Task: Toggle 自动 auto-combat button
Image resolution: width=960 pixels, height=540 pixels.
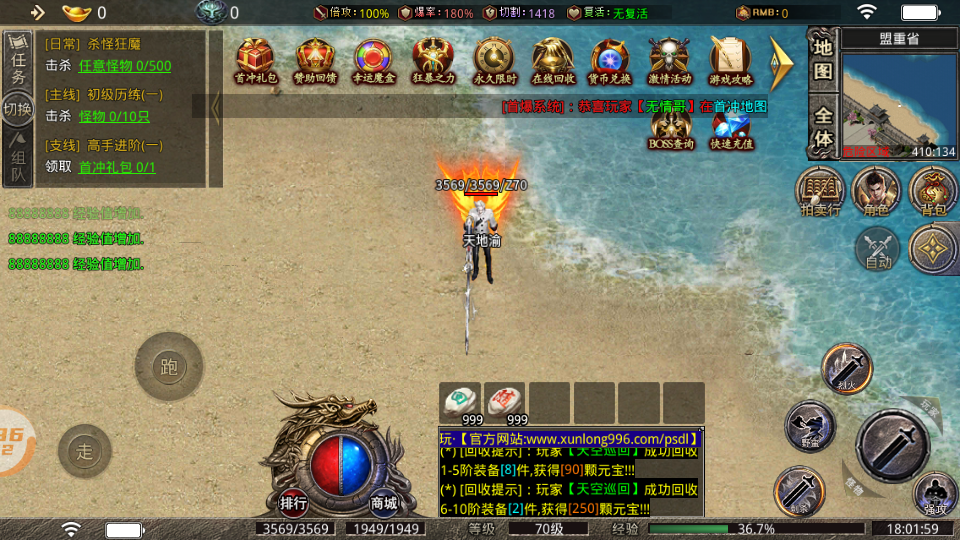Action: 878,248
